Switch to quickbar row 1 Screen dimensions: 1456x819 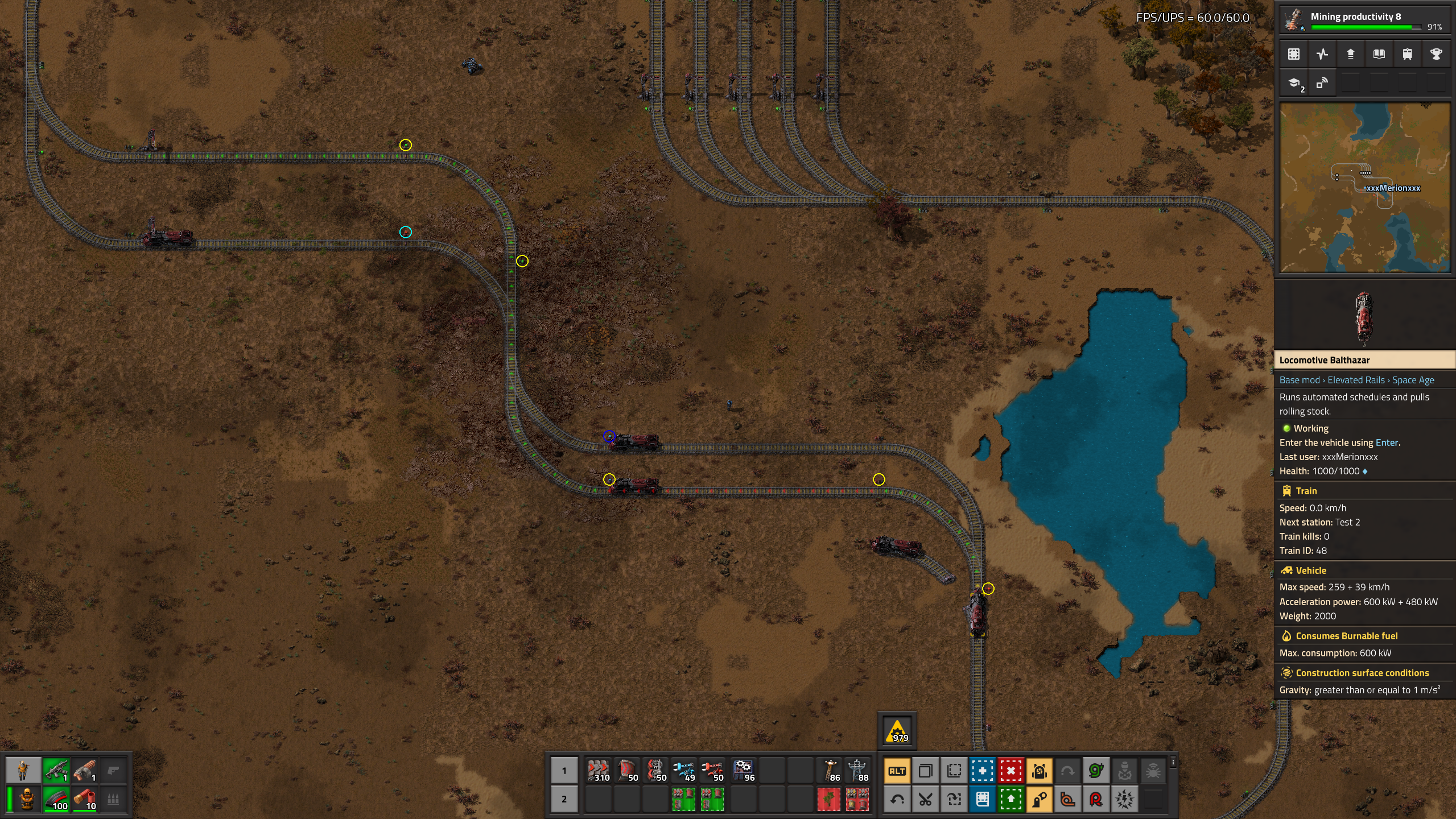click(564, 771)
